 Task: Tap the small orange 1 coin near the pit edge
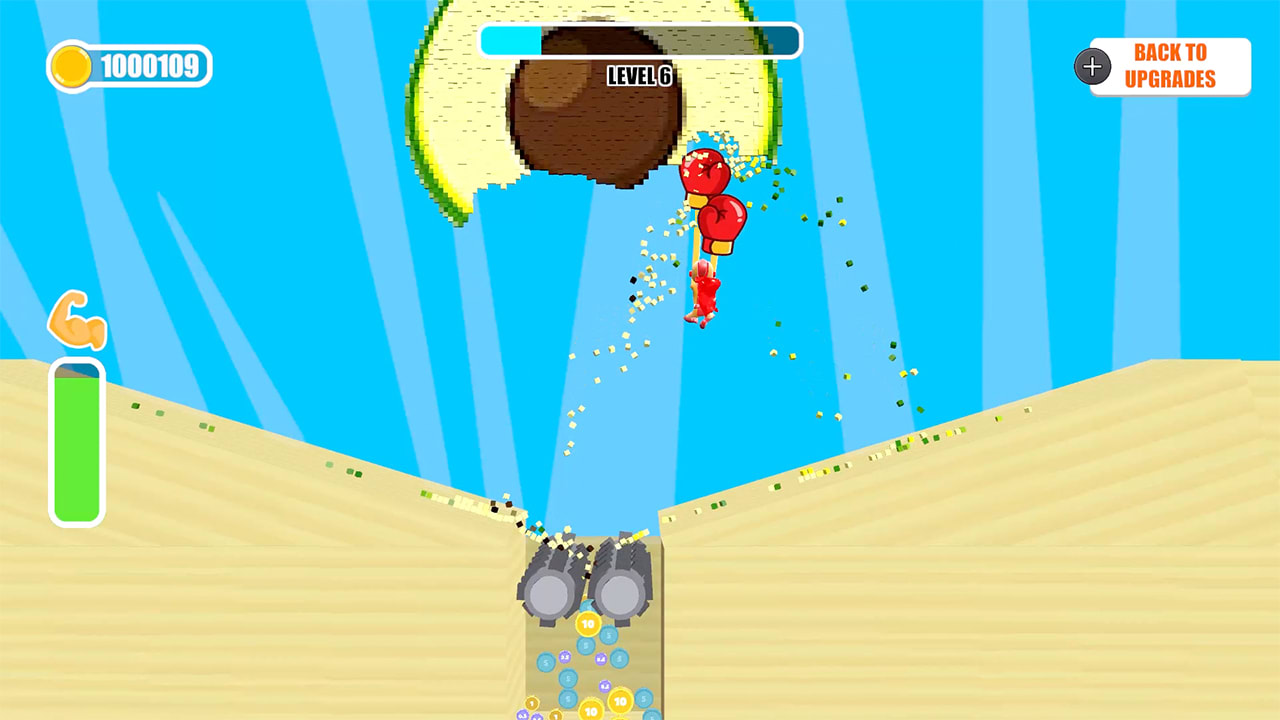(x=531, y=703)
